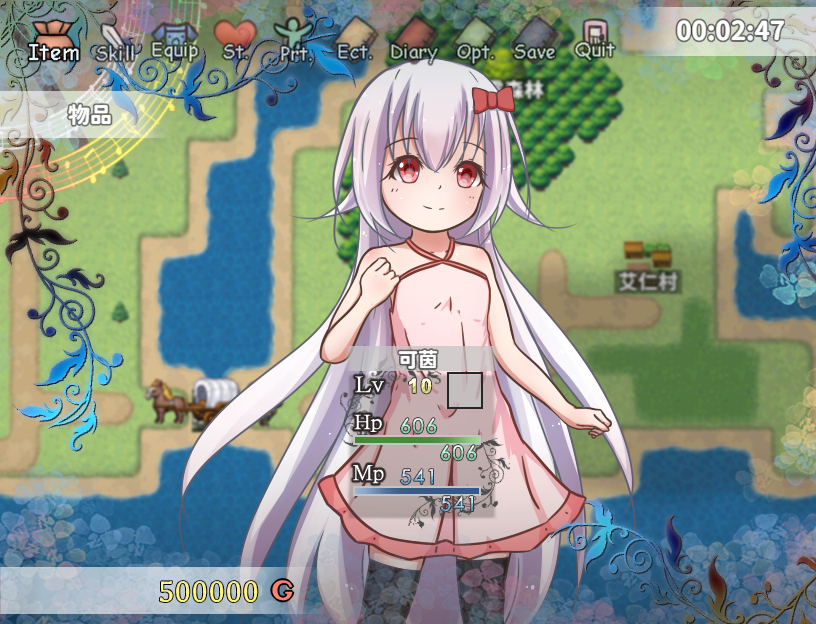
Task: Open the Item menu
Action: coord(53,42)
